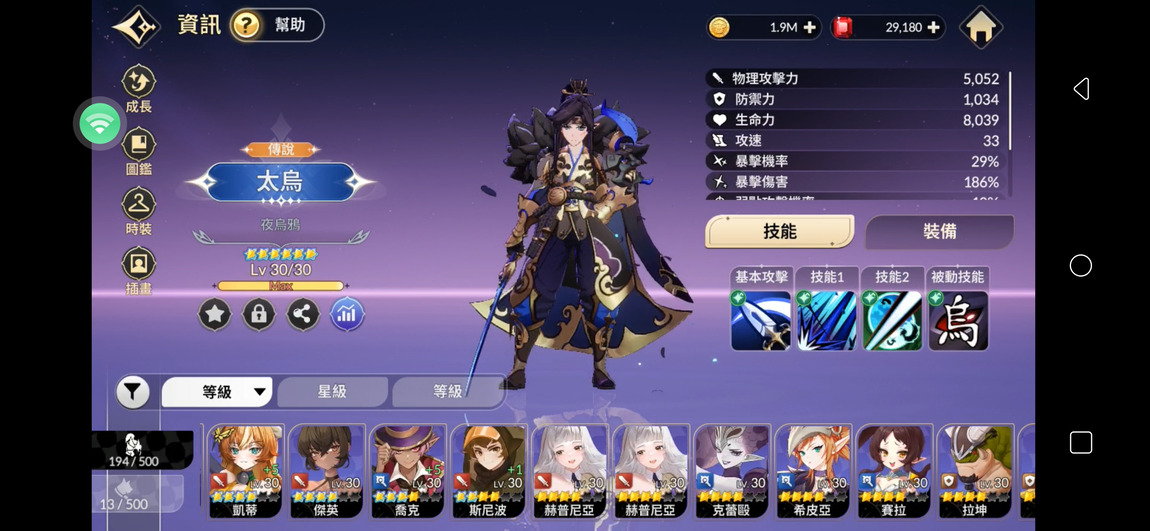
Task: Add more gold coins with the plus
Action: tap(809, 28)
